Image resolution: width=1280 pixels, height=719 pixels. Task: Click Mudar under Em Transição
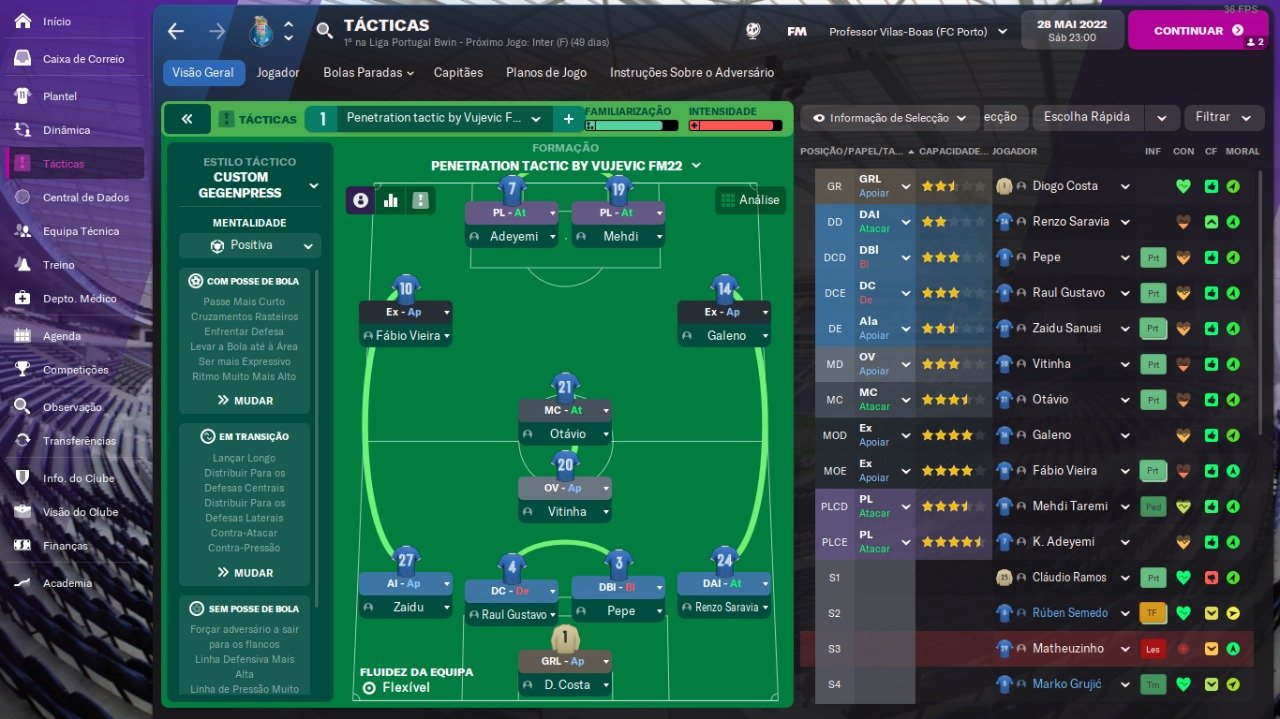[245, 573]
